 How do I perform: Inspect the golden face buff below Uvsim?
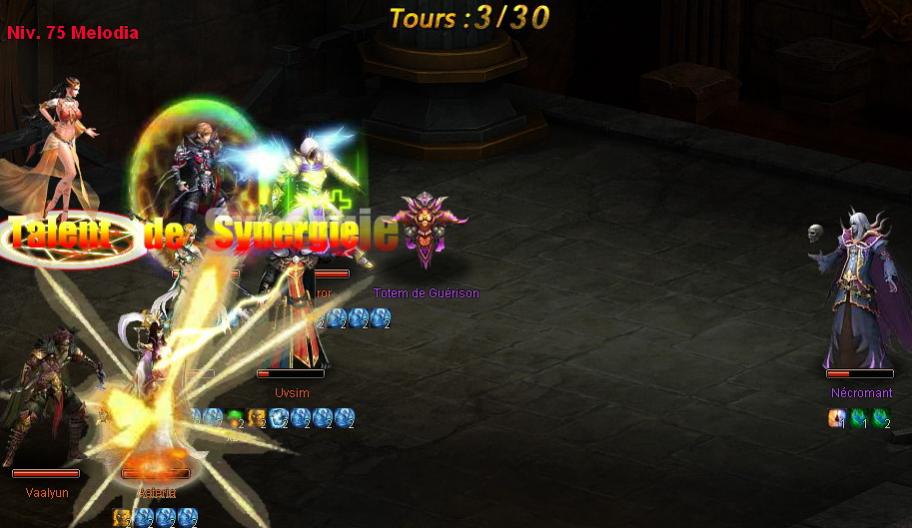pos(257,417)
